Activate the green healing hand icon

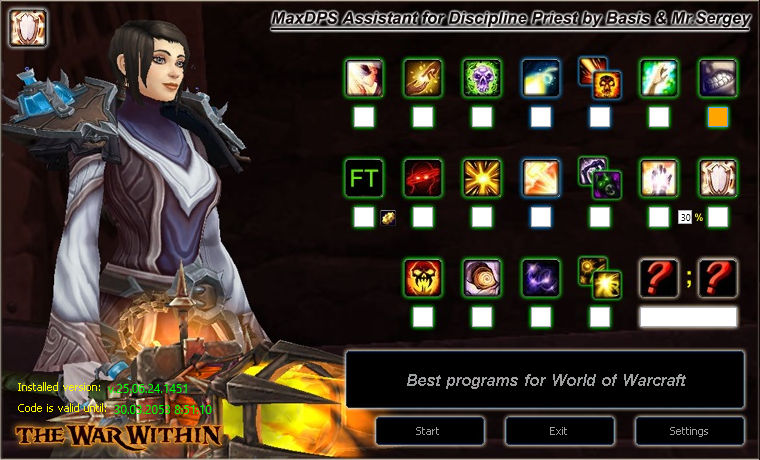pos(659,78)
